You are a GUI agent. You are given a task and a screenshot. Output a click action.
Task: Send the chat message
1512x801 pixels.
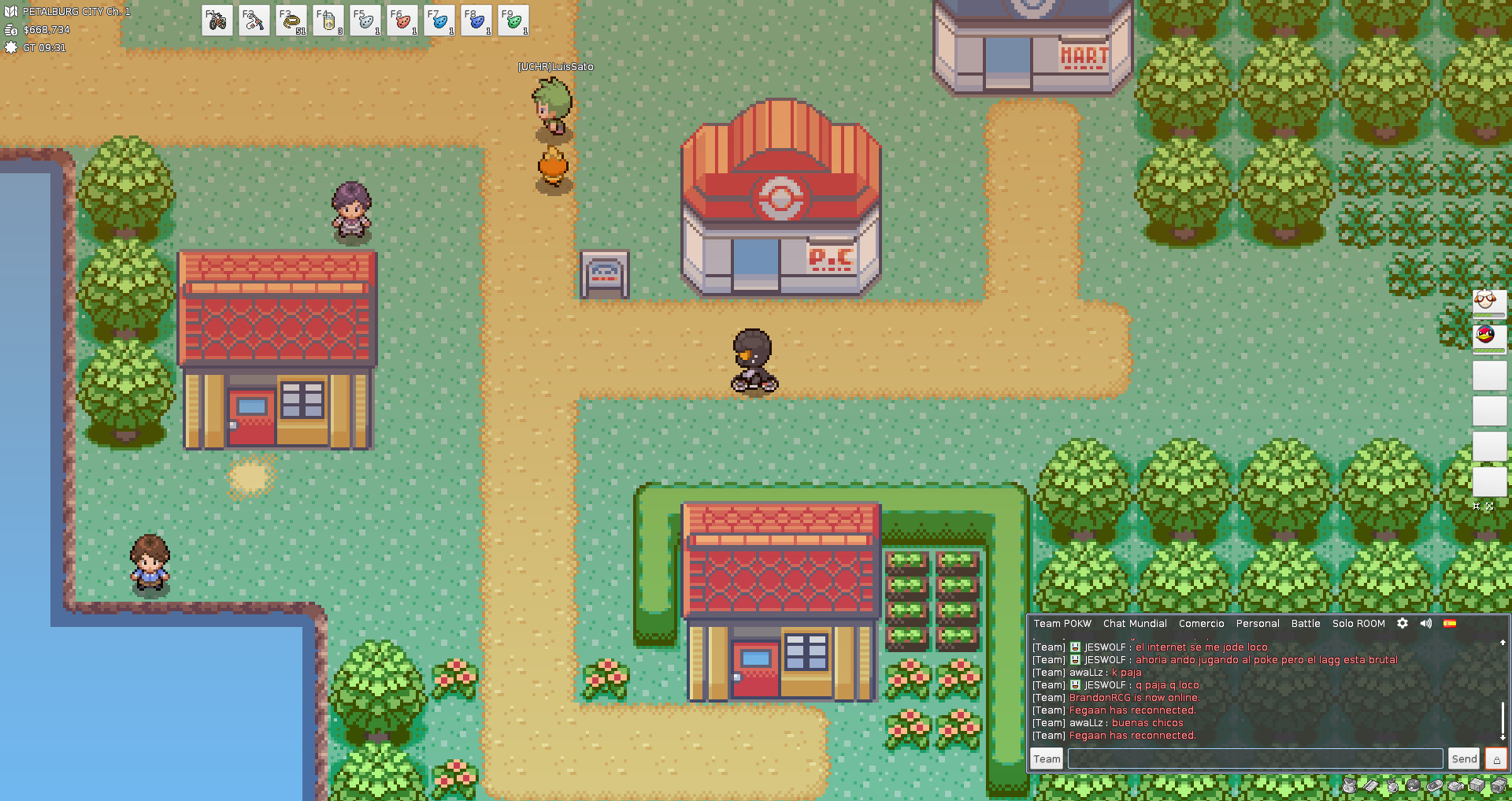1464,758
